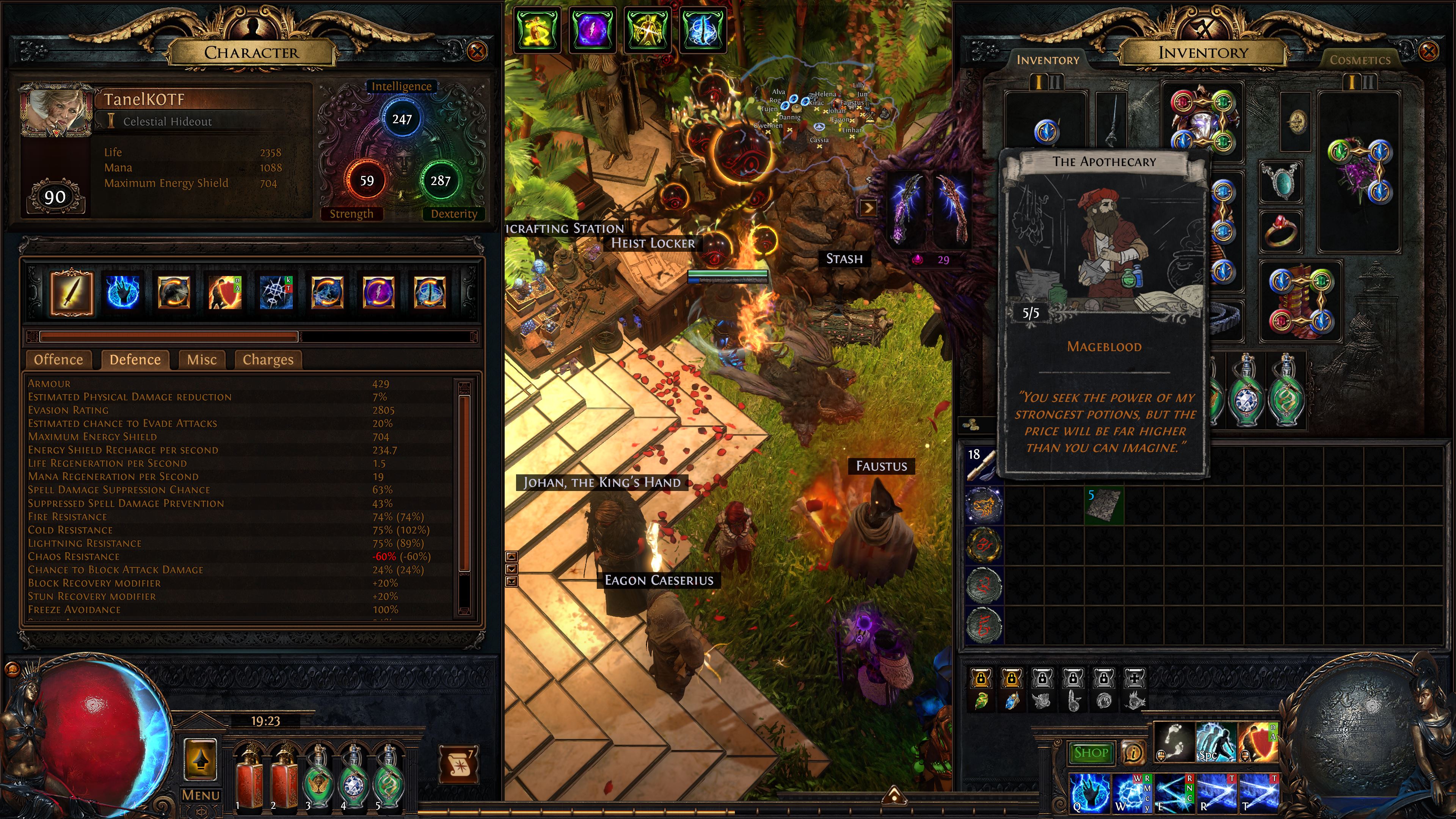Image resolution: width=1456 pixels, height=819 pixels.
Task: Open the orange info button beside Shop
Action: click(x=1133, y=753)
